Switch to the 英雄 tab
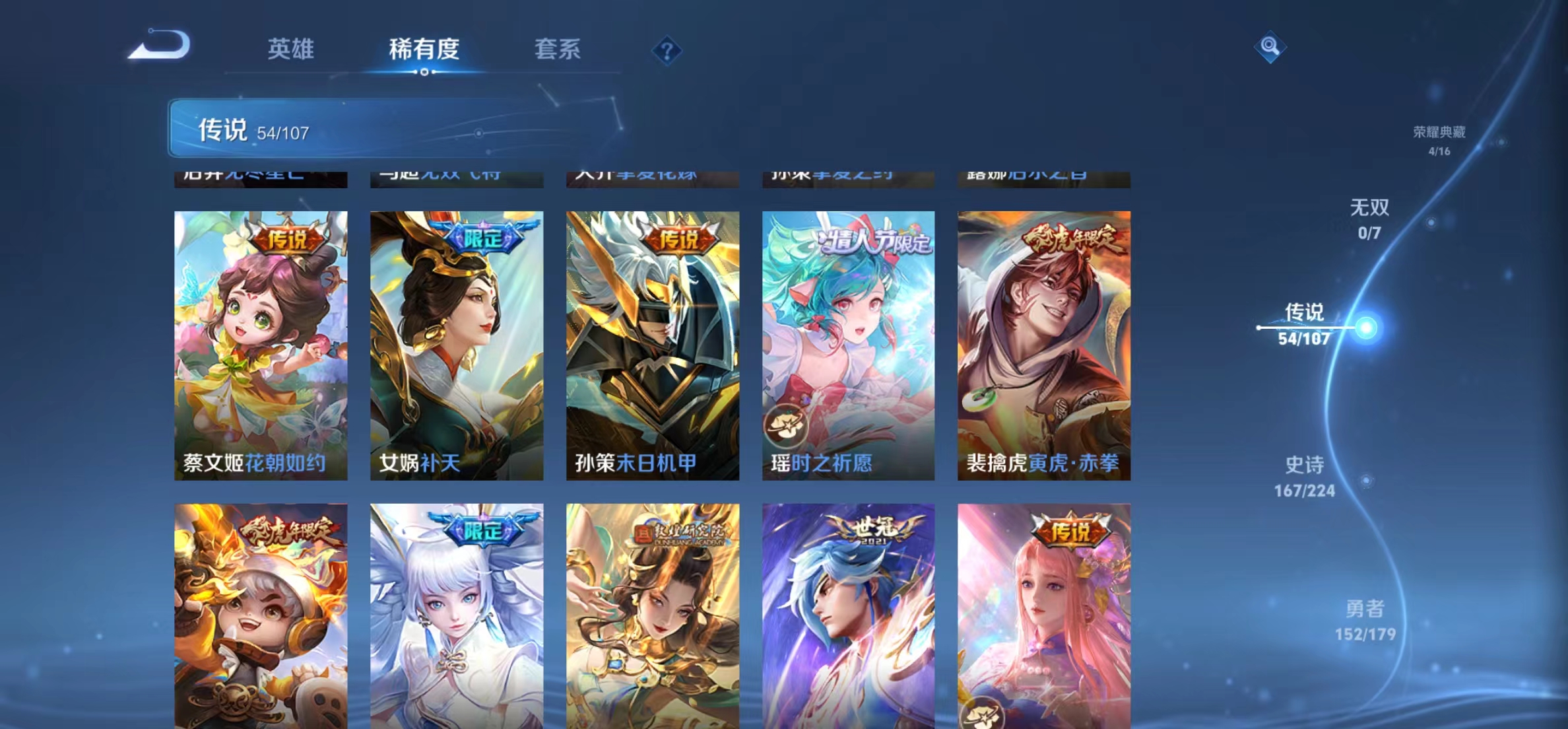1568x729 pixels. coord(290,50)
